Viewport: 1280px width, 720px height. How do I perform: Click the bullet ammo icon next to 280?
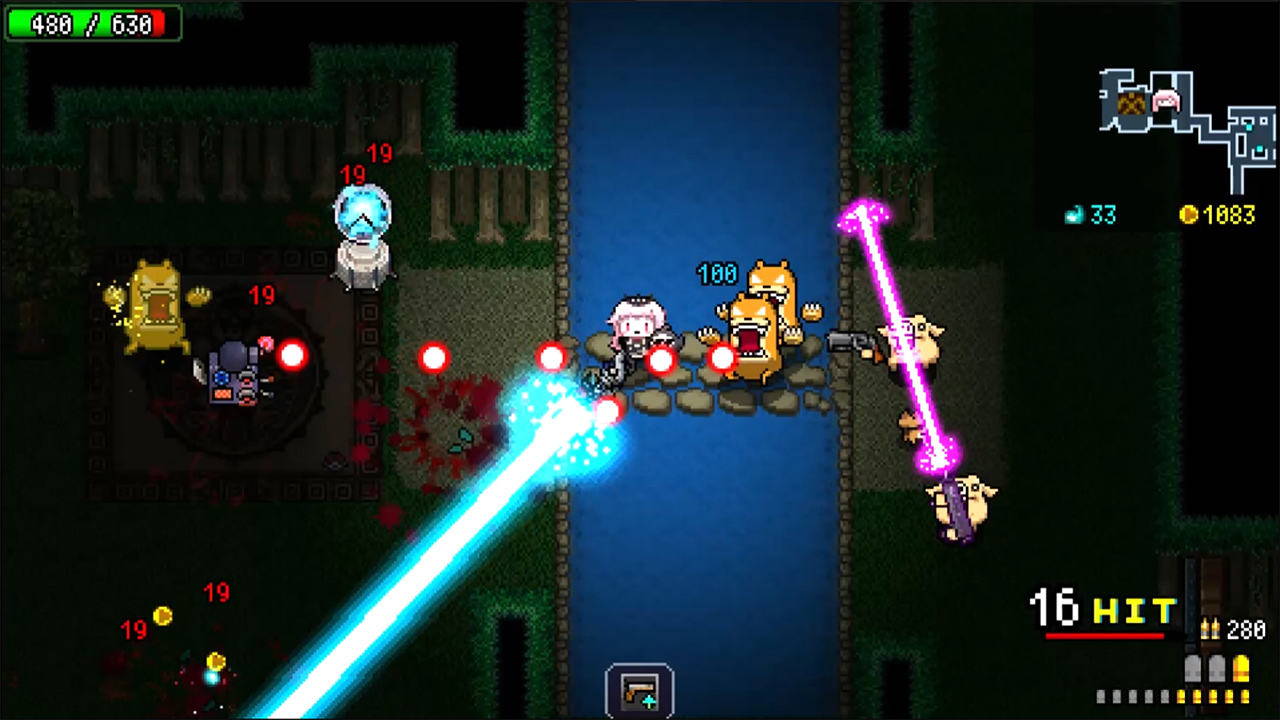click(1211, 629)
